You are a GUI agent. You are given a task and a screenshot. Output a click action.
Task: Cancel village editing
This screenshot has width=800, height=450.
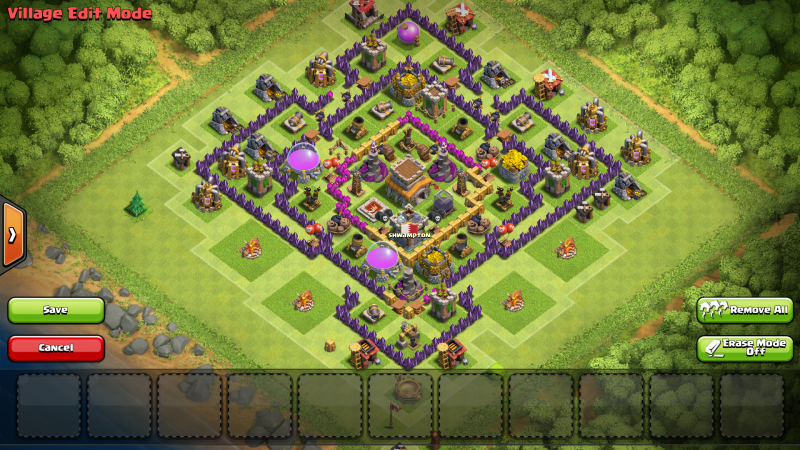tap(56, 348)
